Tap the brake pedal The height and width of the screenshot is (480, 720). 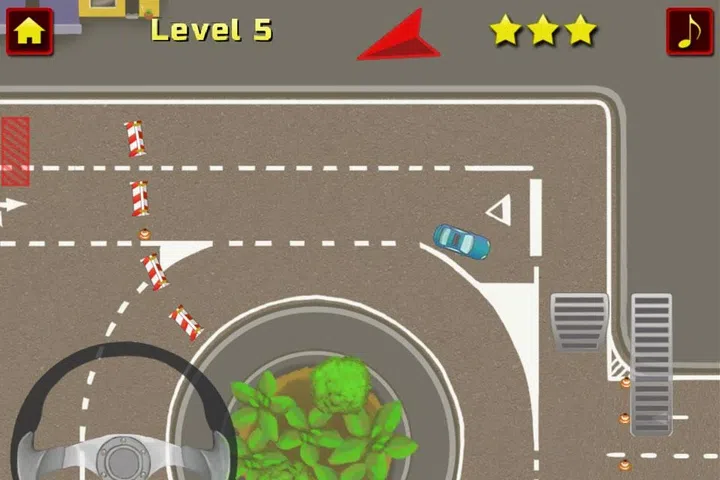[579, 322]
